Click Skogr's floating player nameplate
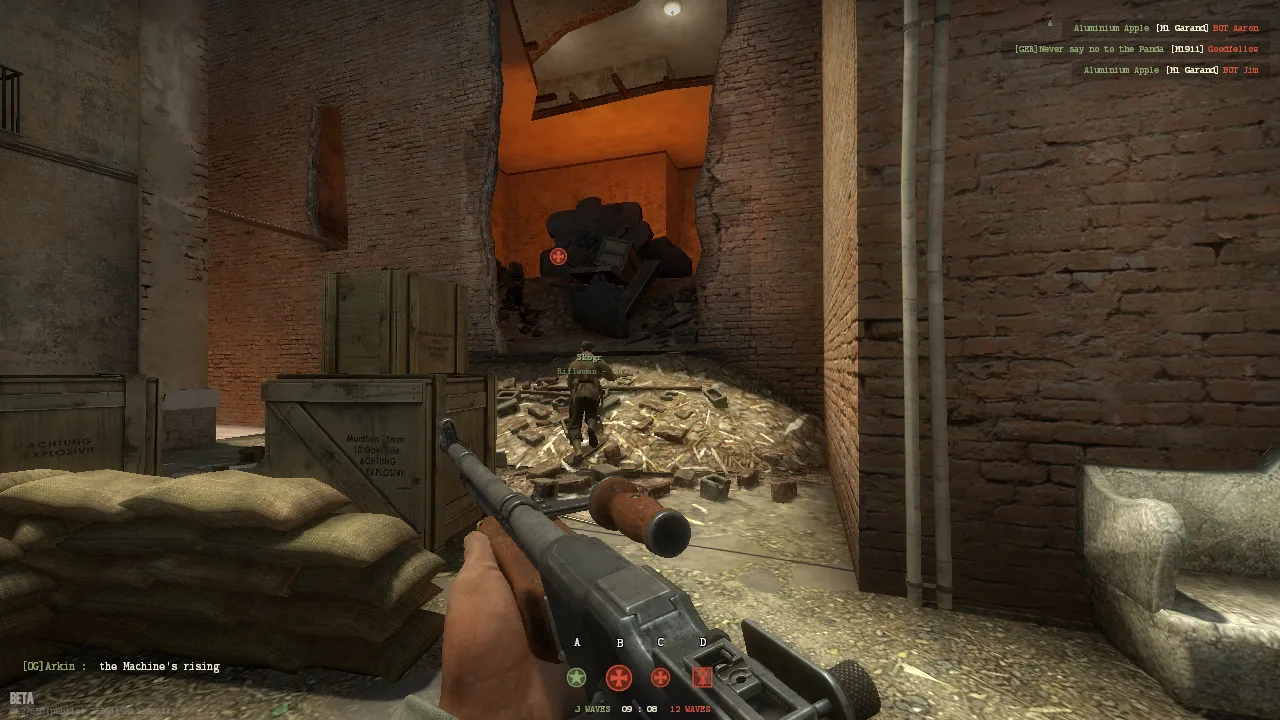Viewport: 1280px width, 720px height. coord(589,356)
